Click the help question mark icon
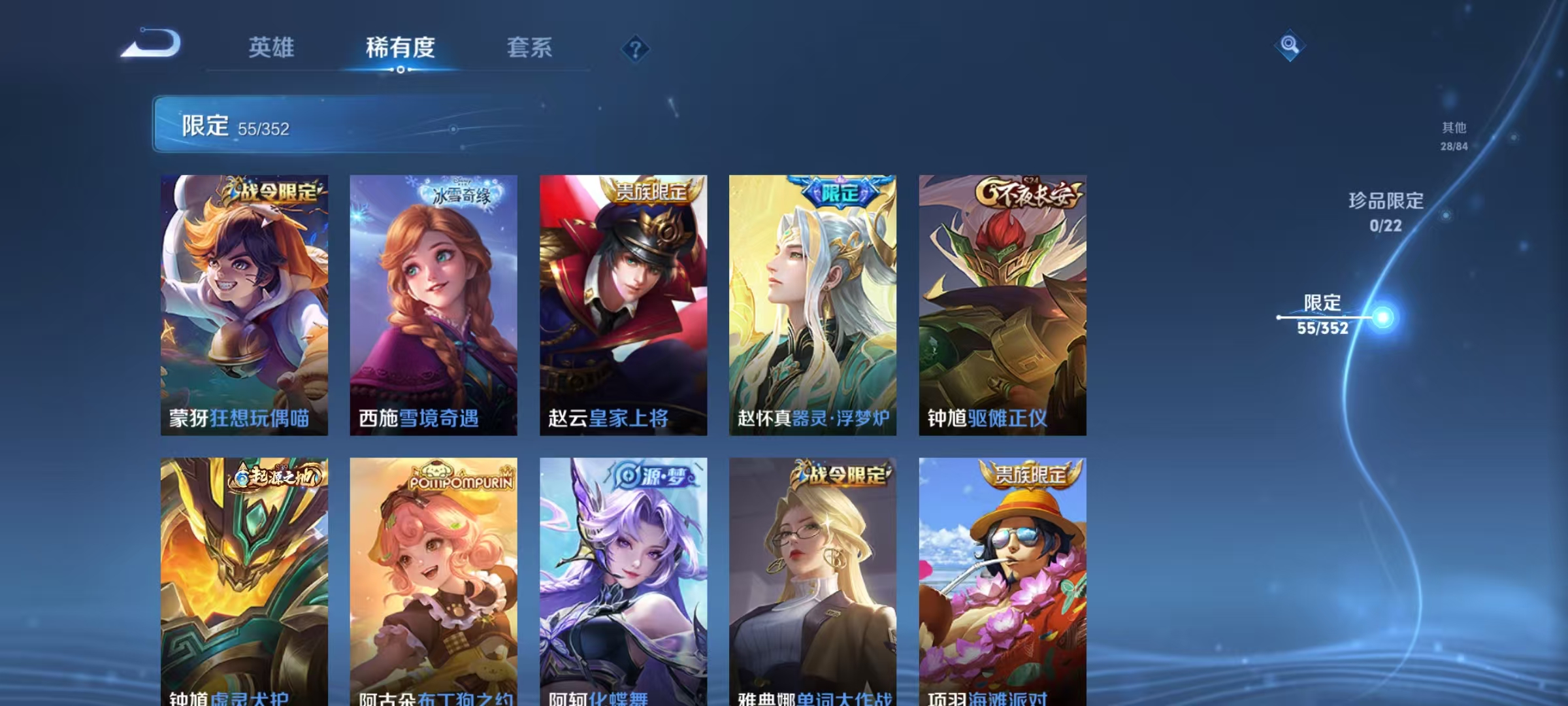 [x=636, y=49]
